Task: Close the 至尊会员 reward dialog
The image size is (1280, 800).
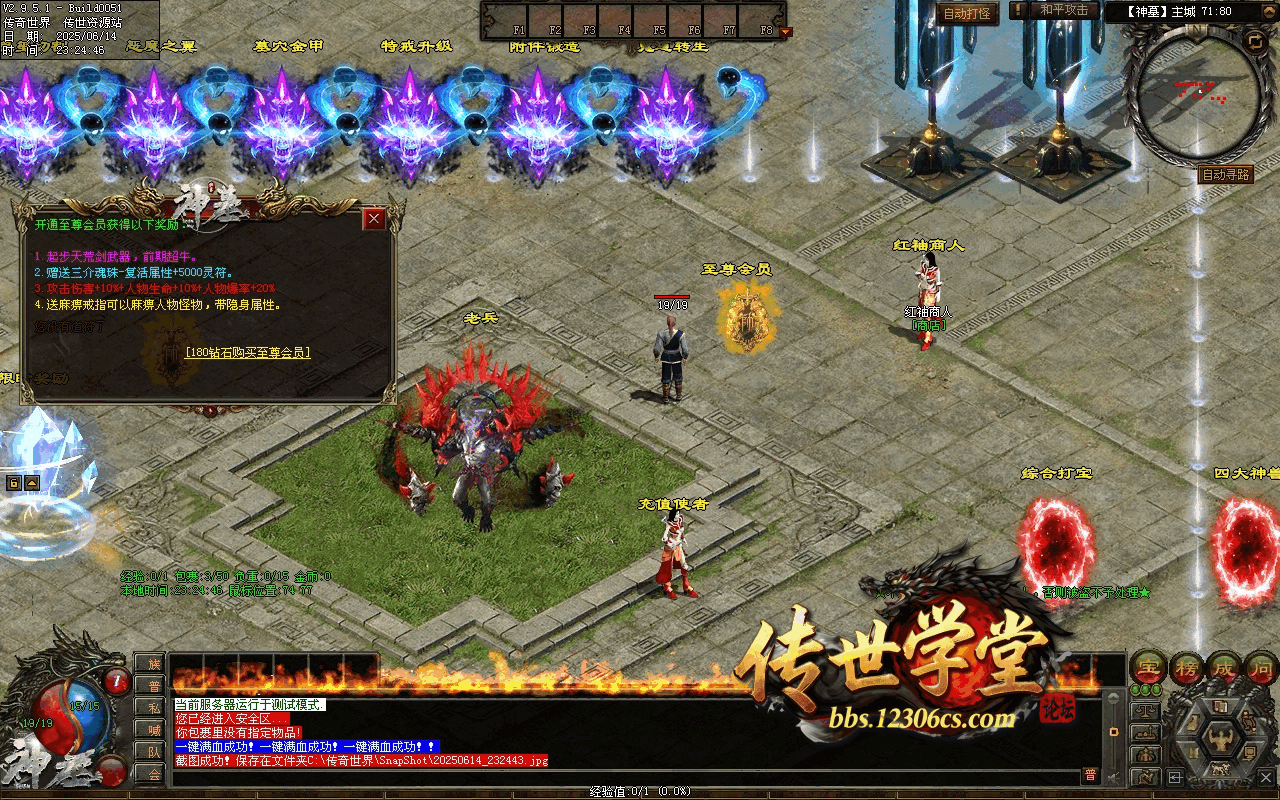Action: point(374,218)
